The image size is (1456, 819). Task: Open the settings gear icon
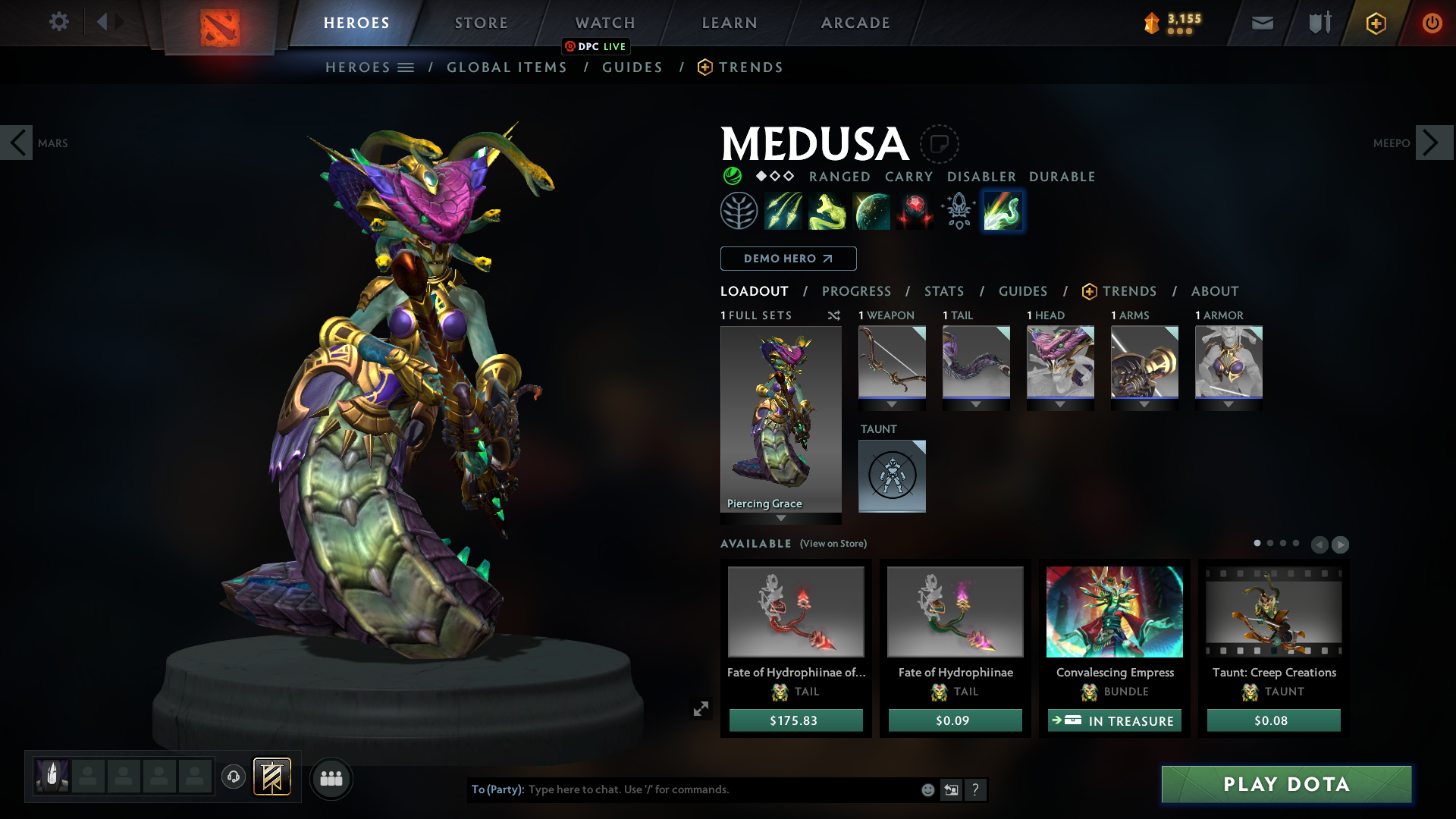click(x=59, y=23)
